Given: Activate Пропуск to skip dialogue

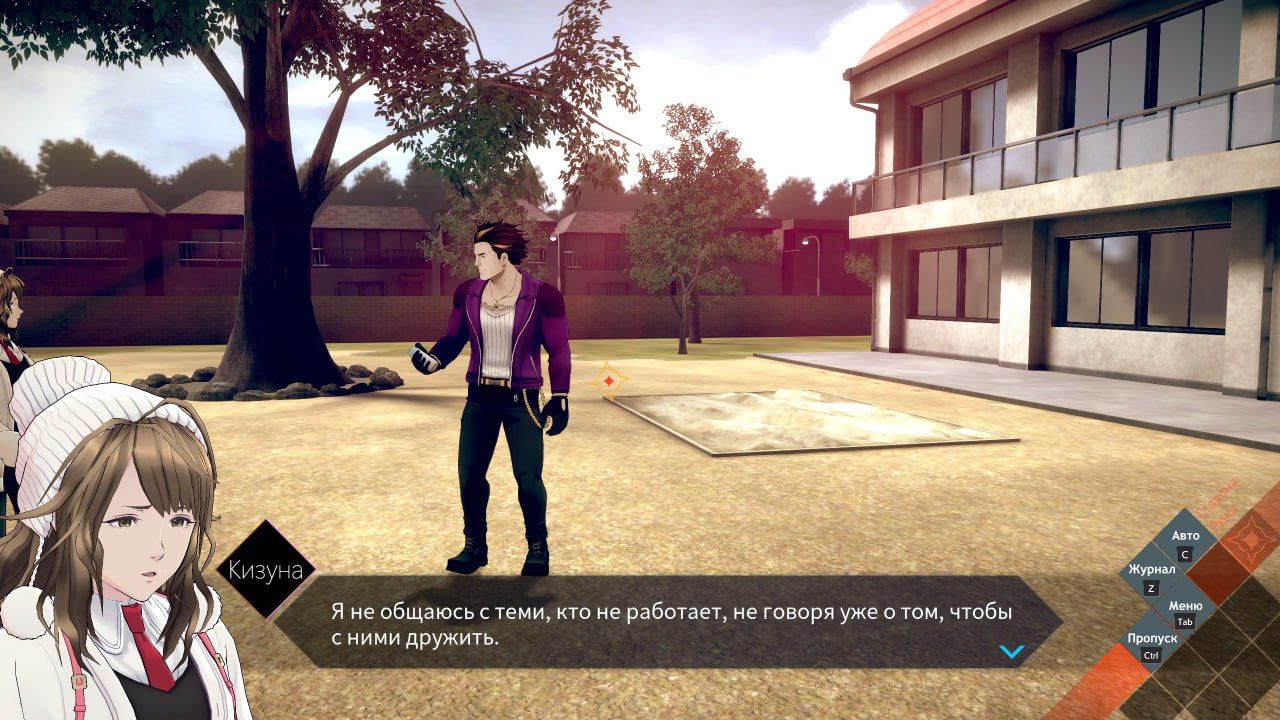Looking at the screenshot, I should (x=1152, y=645).
